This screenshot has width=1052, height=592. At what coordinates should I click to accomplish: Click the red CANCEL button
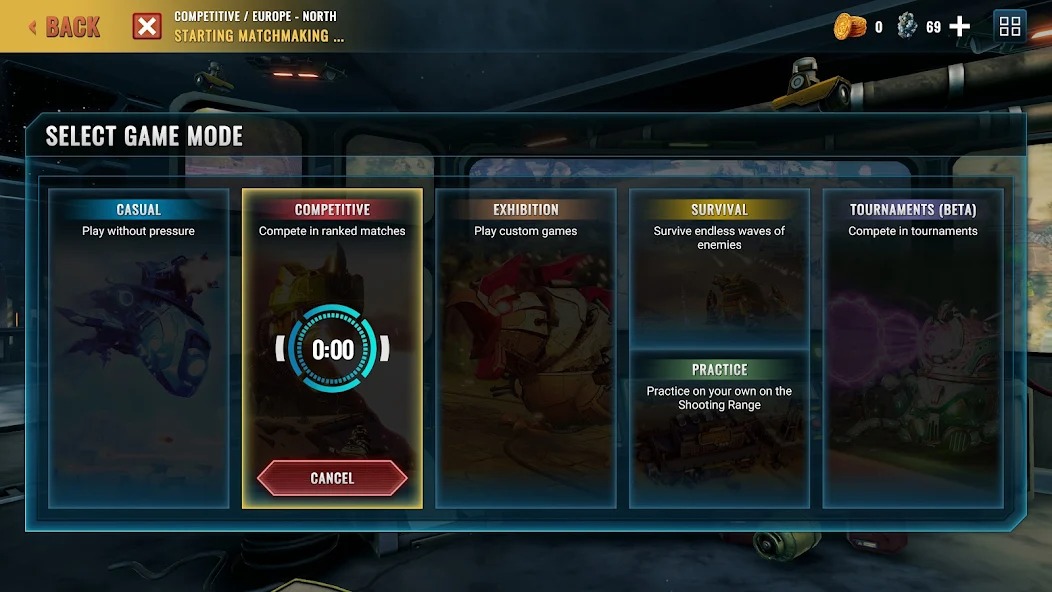[x=332, y=478]
